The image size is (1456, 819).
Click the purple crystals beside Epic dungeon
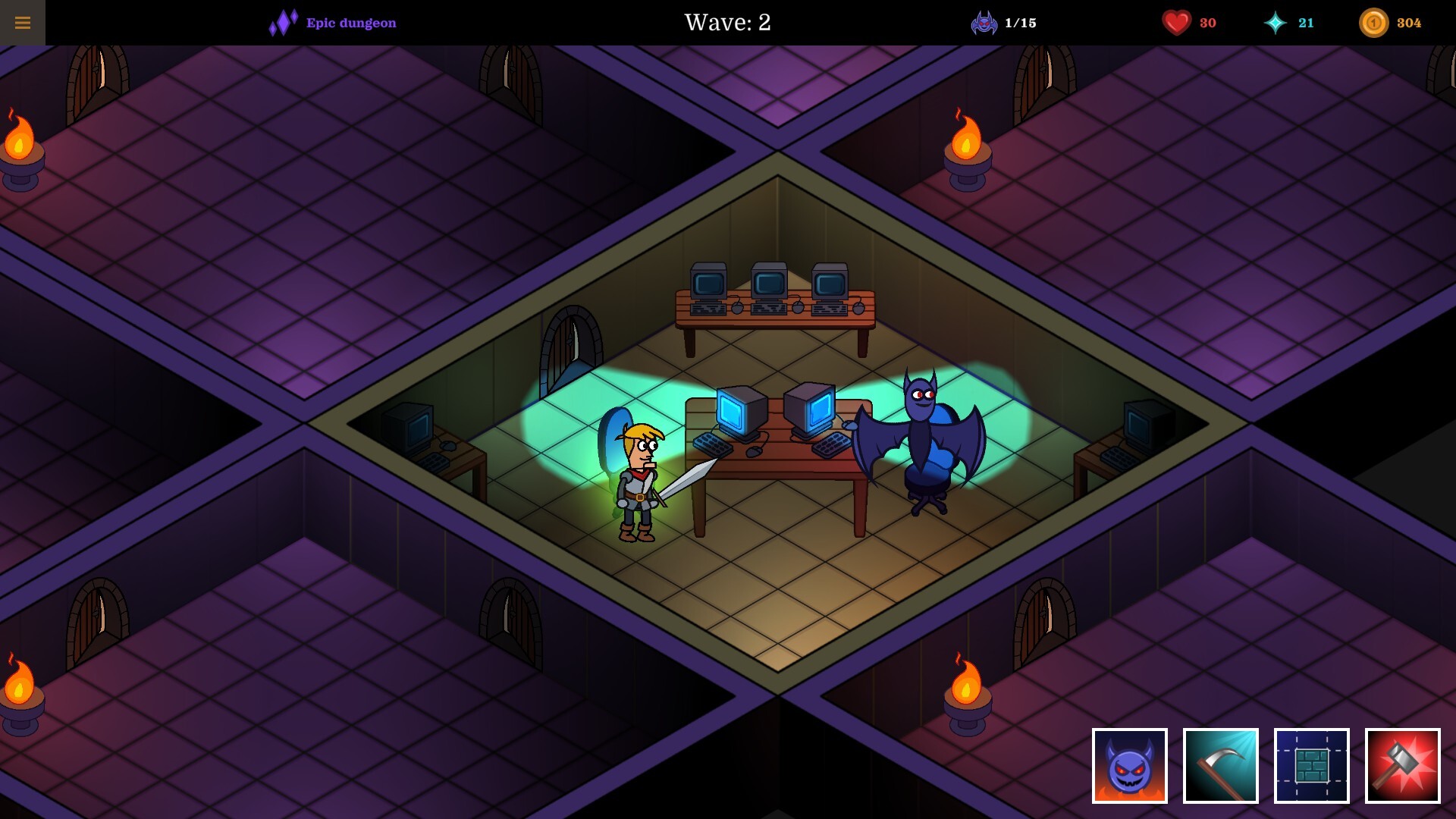[x=282, y=21]
